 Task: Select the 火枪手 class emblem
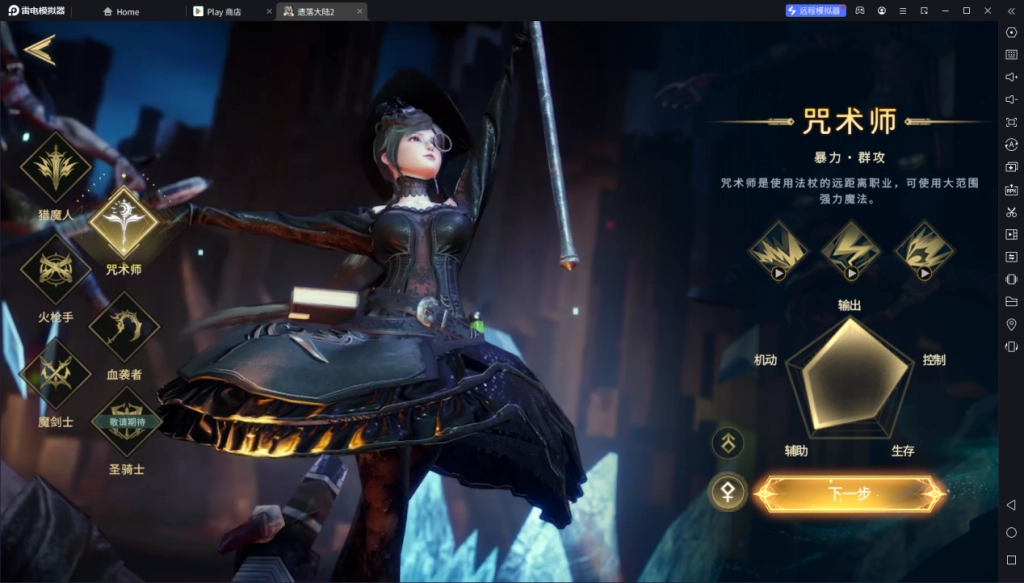(55, 271)
